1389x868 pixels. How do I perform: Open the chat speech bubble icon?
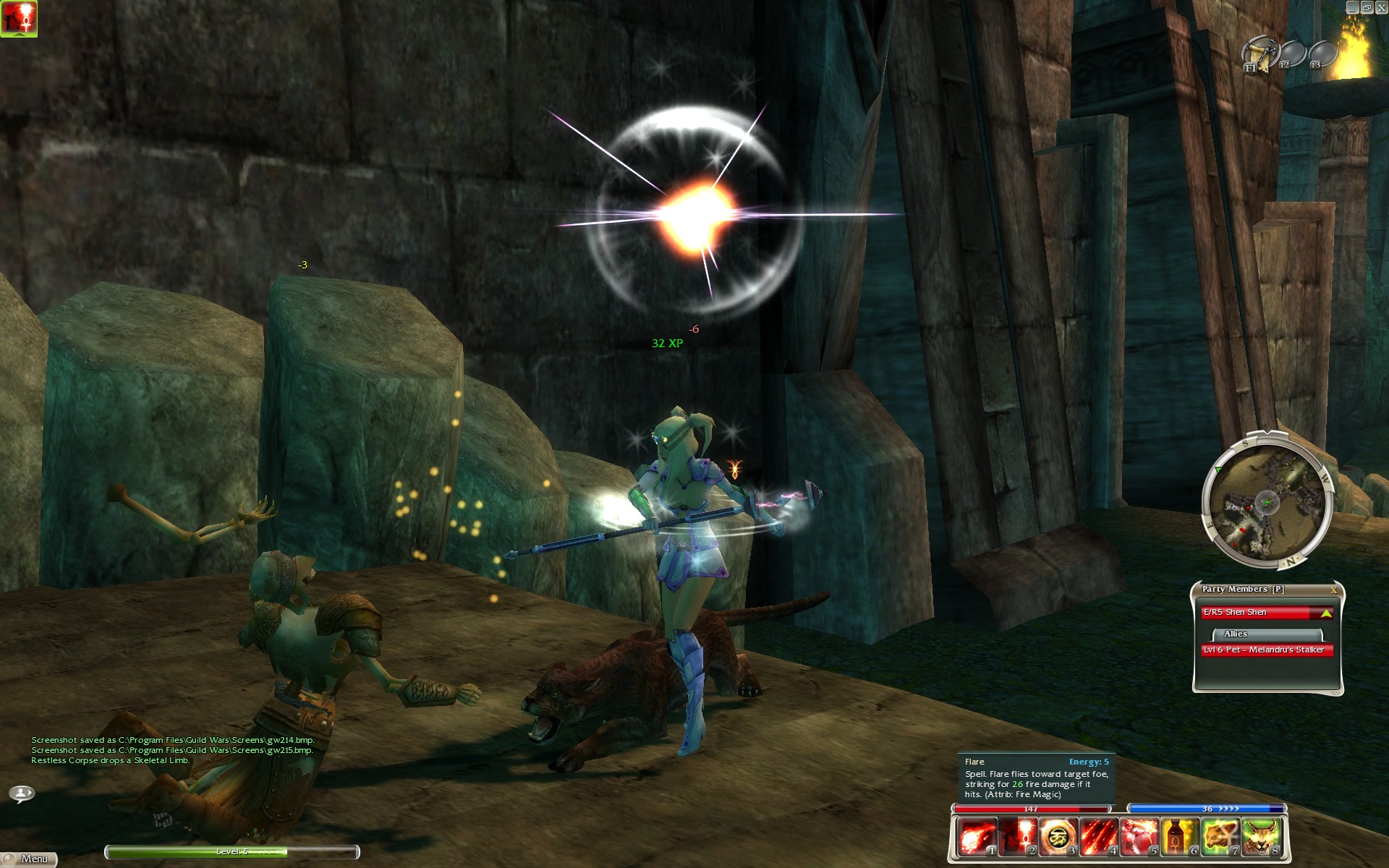(x=22, y=793)
